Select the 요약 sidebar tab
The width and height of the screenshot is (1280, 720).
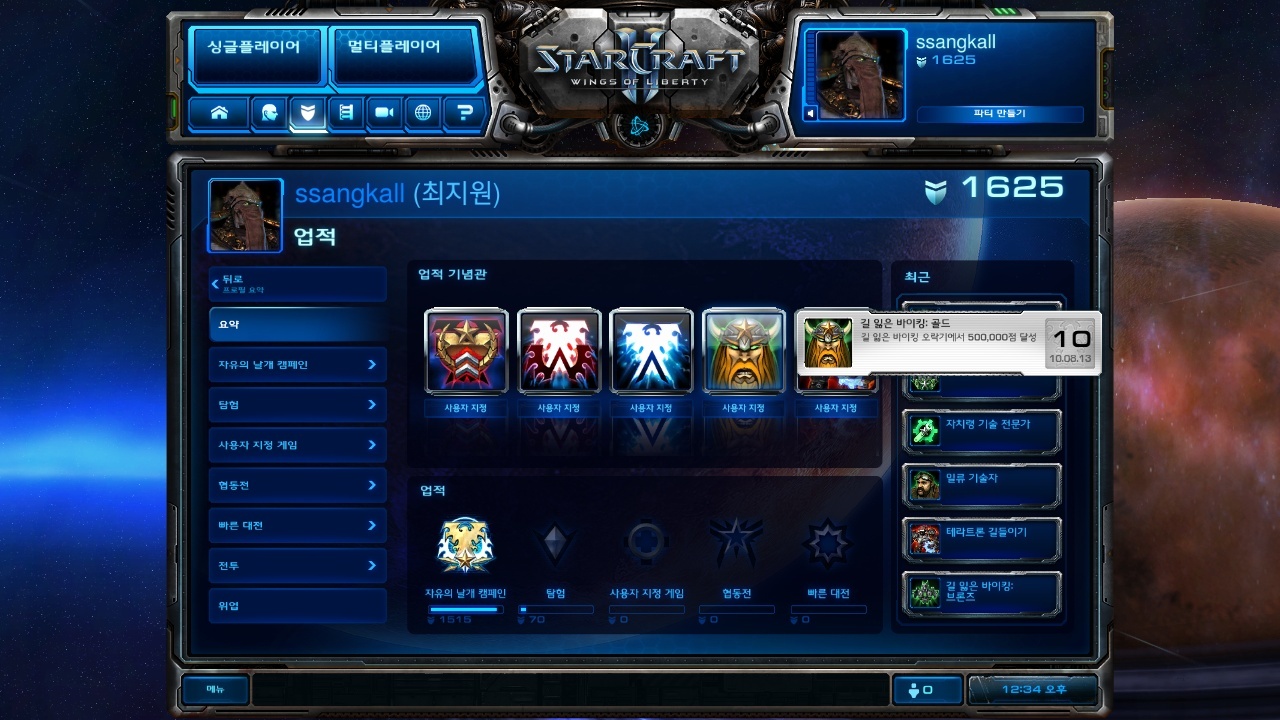tap(297, 324)
